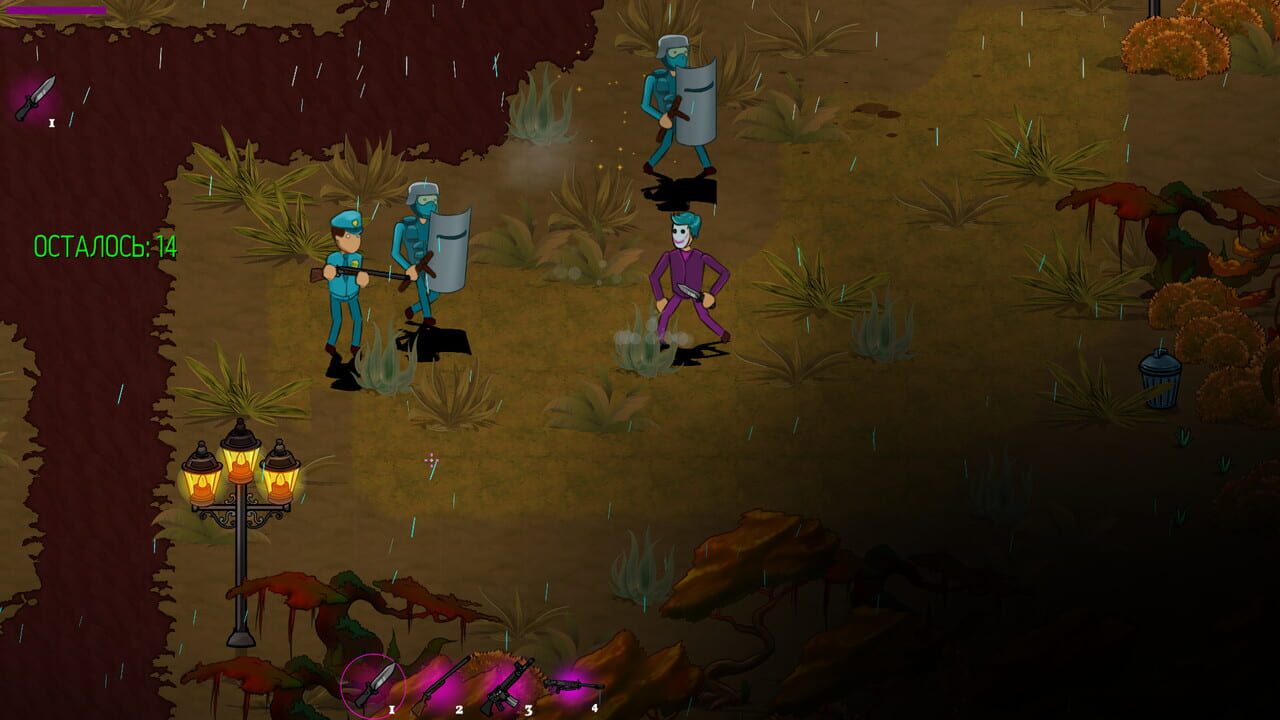Select the submachine gun in hotbar slot 4
Viewport: 1280px width, 720px height.
tap(572, 686)
